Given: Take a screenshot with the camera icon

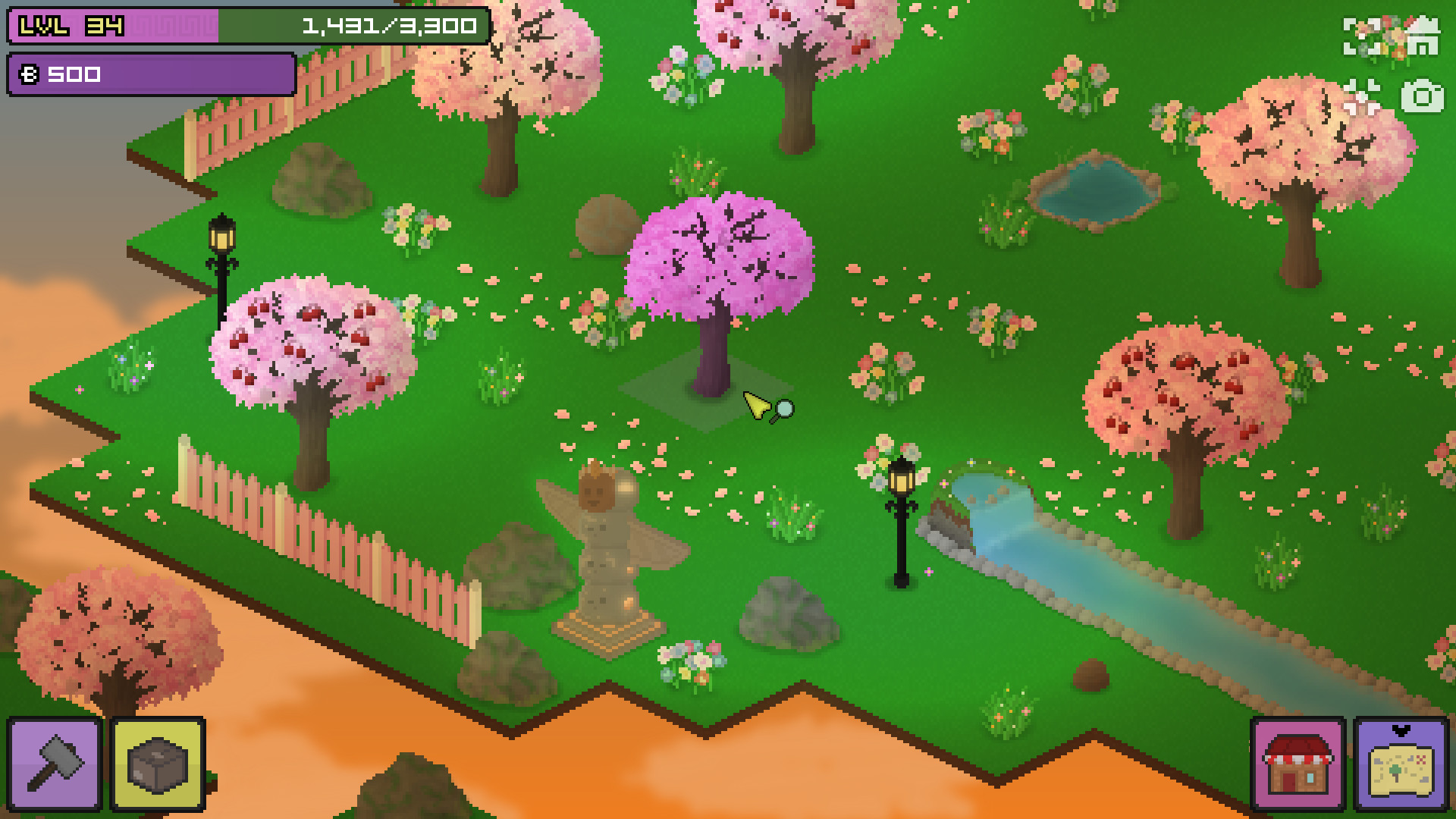Looking at the screenshot, I should (x=1424, y=97).
